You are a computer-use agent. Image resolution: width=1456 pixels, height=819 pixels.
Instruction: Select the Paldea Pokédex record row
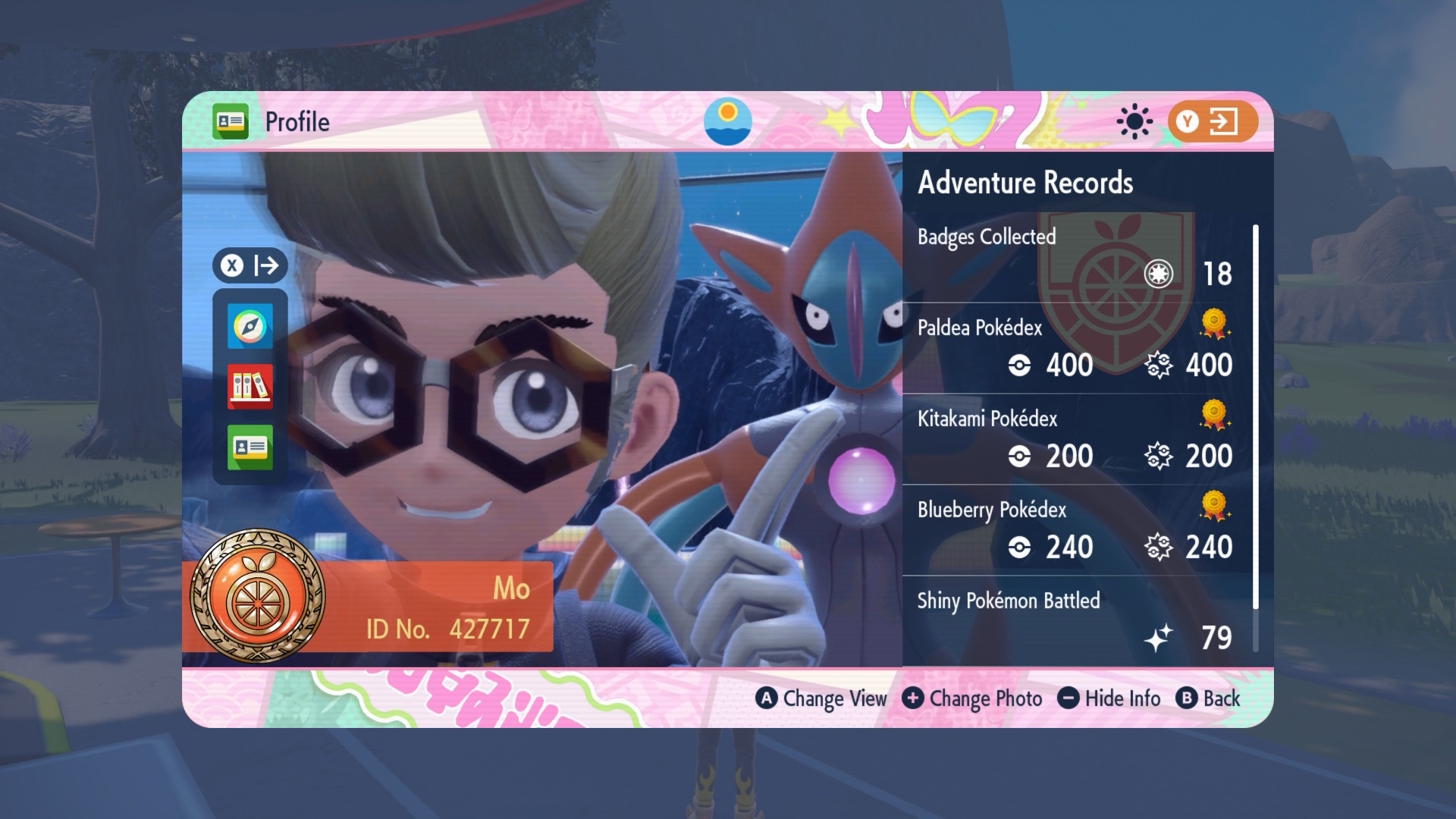(x=1075, y=347)
